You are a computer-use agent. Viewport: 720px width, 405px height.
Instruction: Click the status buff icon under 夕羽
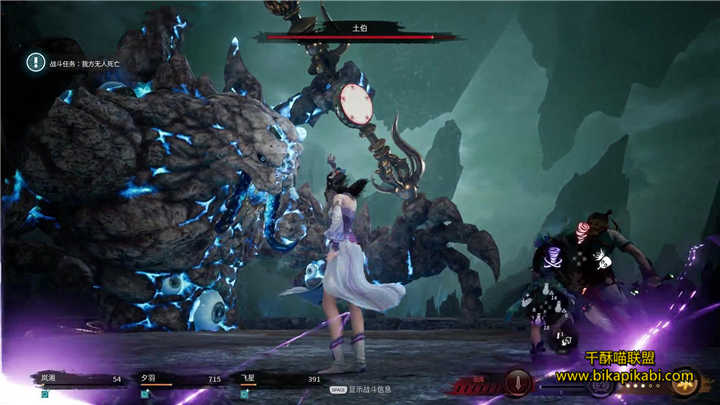[x=145, y=394]
